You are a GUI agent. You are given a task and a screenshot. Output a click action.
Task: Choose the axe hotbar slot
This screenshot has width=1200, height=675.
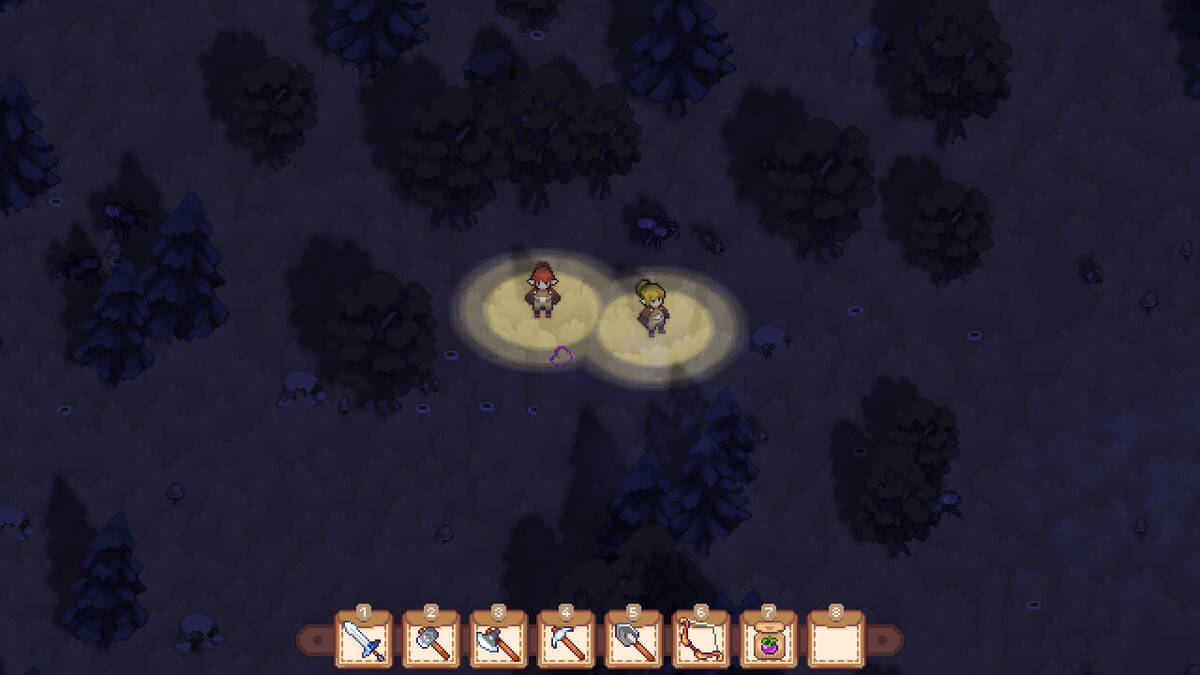[498, 641]
